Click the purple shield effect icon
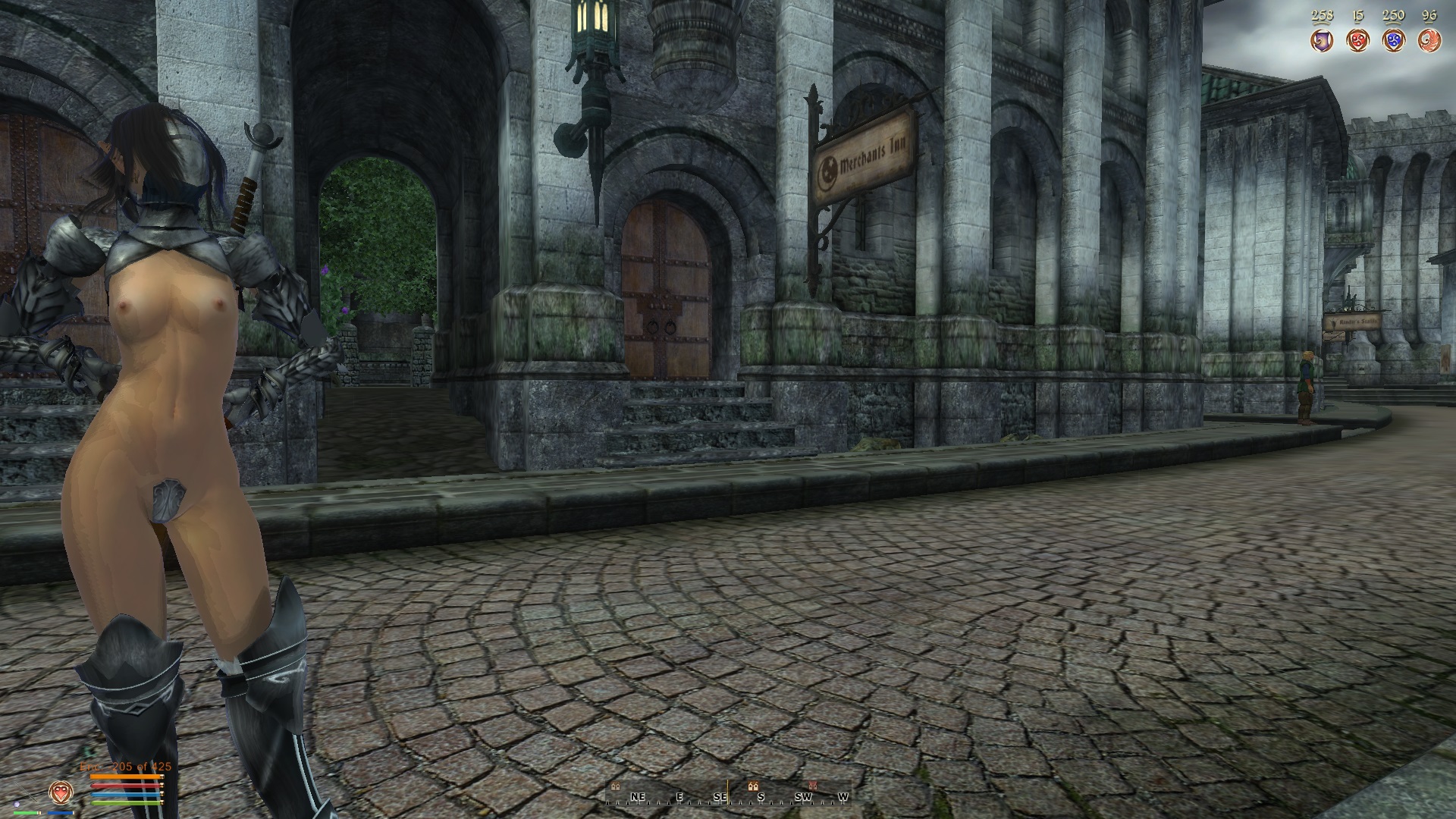This screenshot has width=1456, height=819. [x=1322, y=40]
